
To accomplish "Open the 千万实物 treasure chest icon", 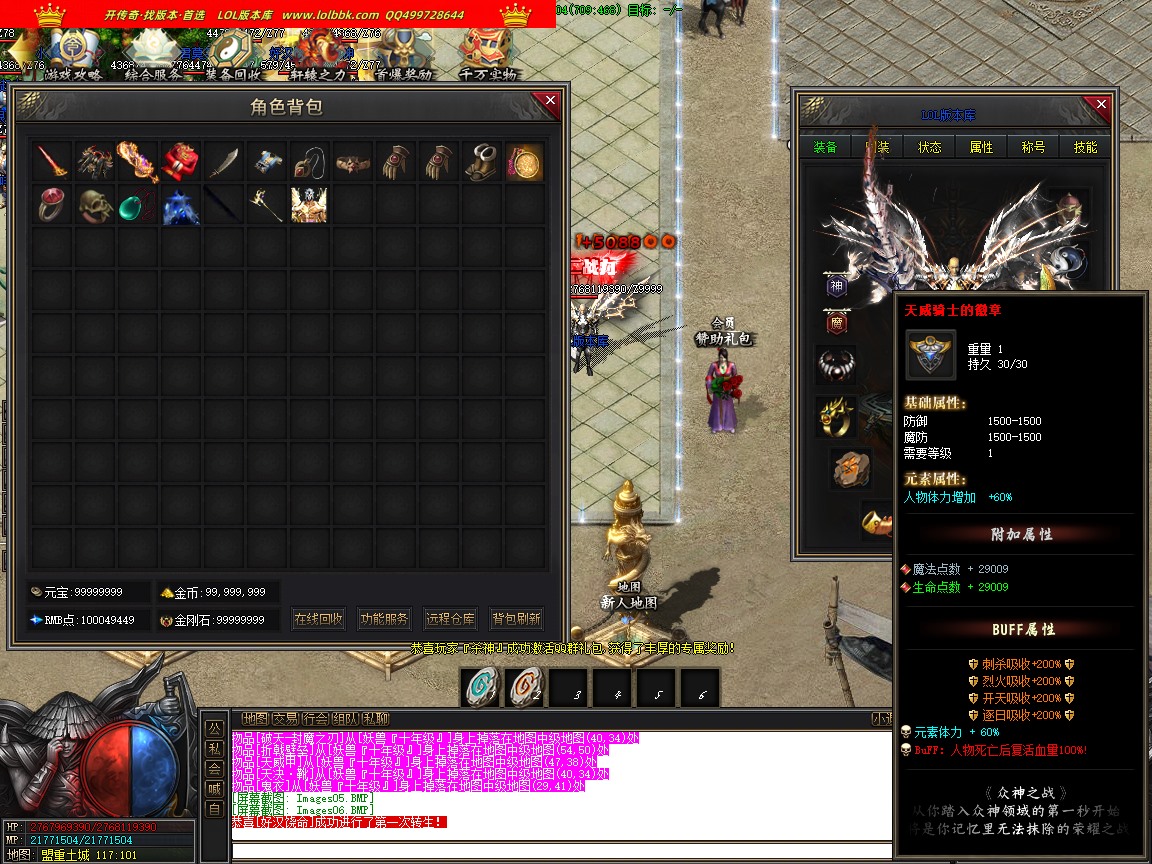I will click(x=488, y=52).
